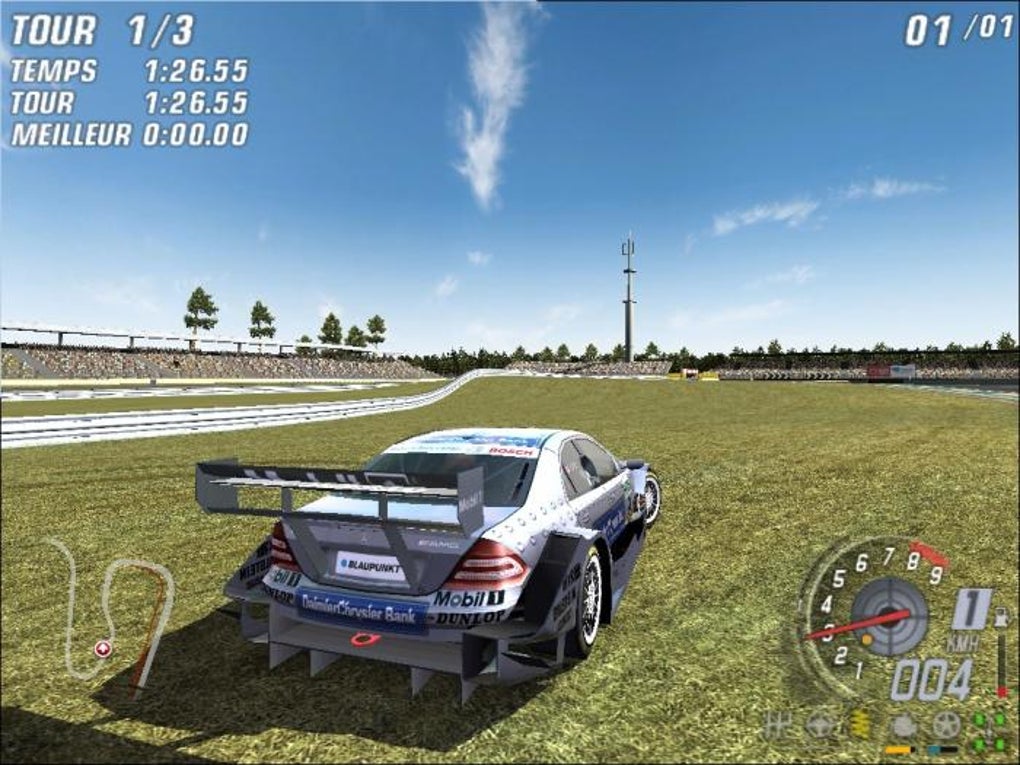
Task: Click the gearbox damage icon
Action: pyautogui.click(x=777, y=724)
